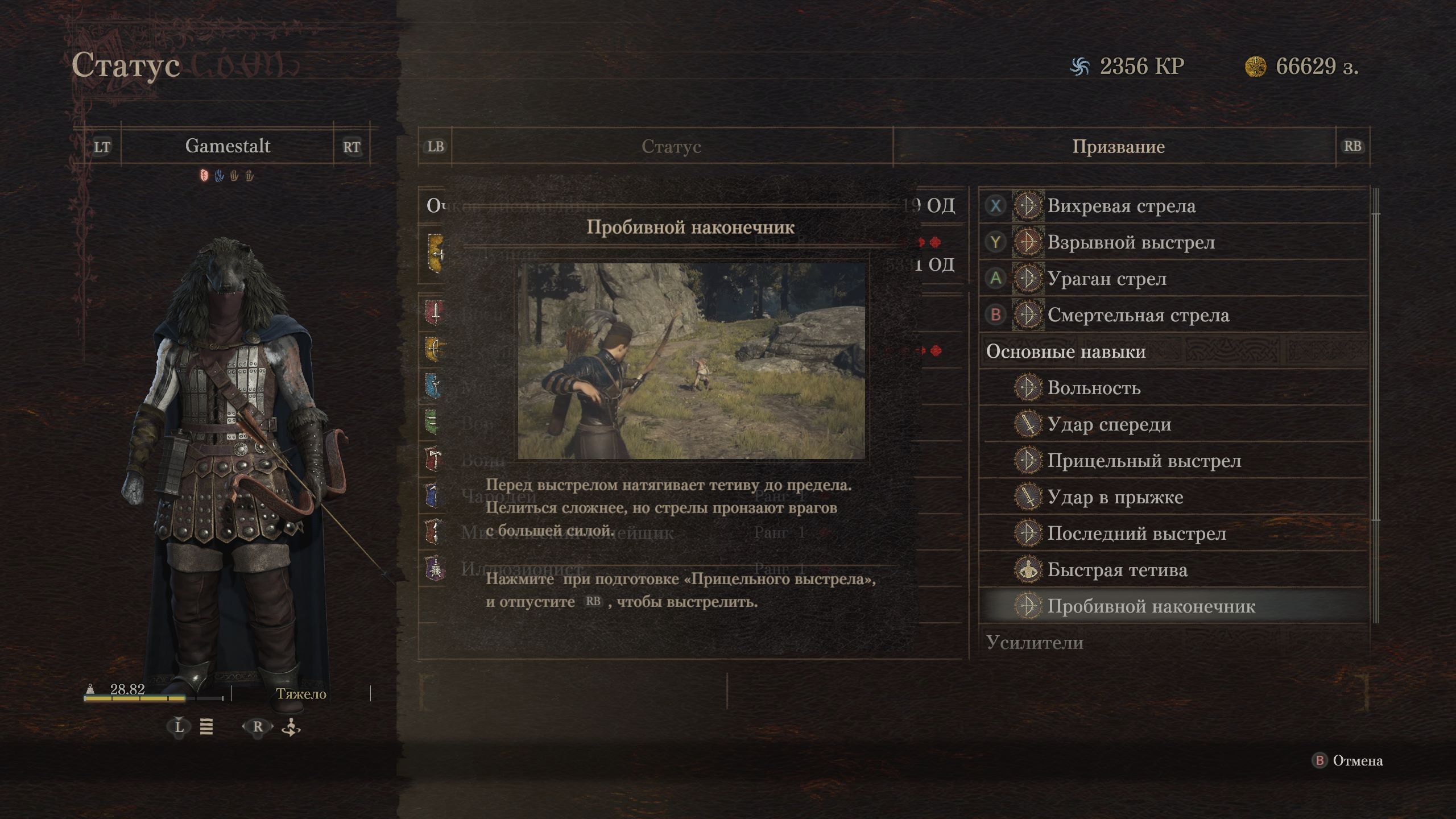This screenshot has height=819, width=1456.
Task: Switch to the Статус tab
Action: click(671, 147)
